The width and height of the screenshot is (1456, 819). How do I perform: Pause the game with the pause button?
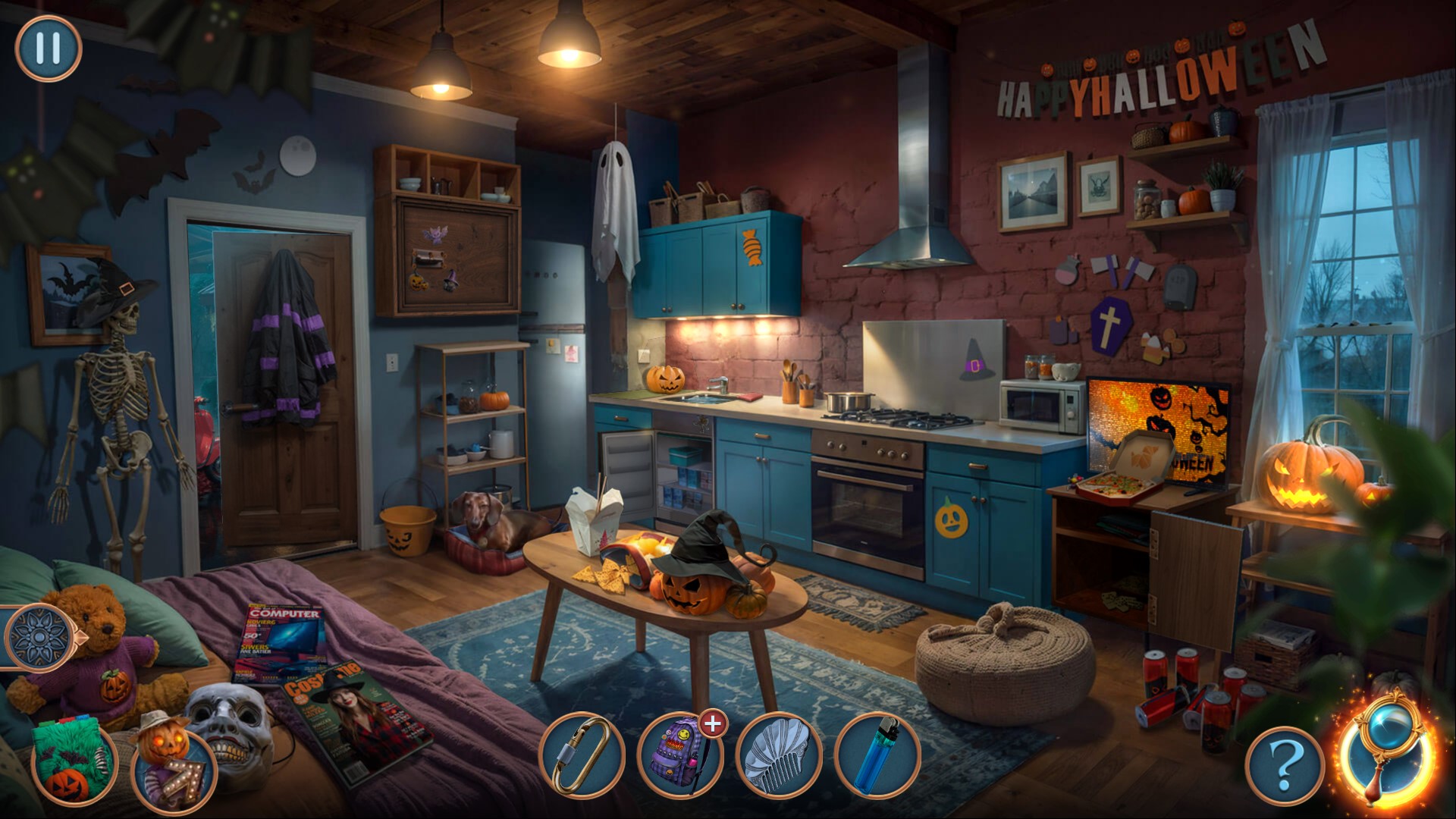click(x=48, y=49)
